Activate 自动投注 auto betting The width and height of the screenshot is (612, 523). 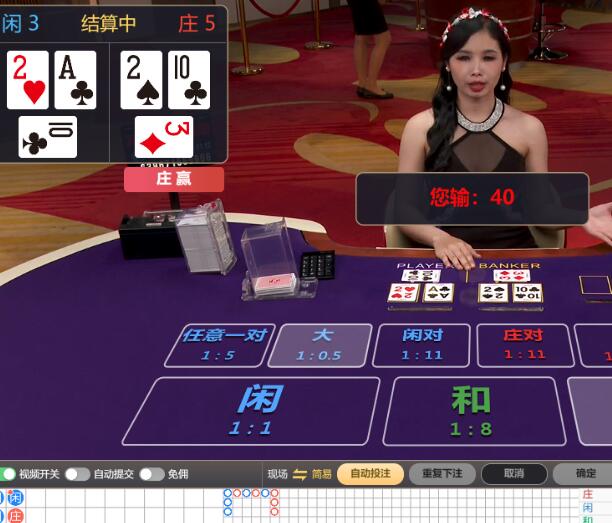click(370, 474)
